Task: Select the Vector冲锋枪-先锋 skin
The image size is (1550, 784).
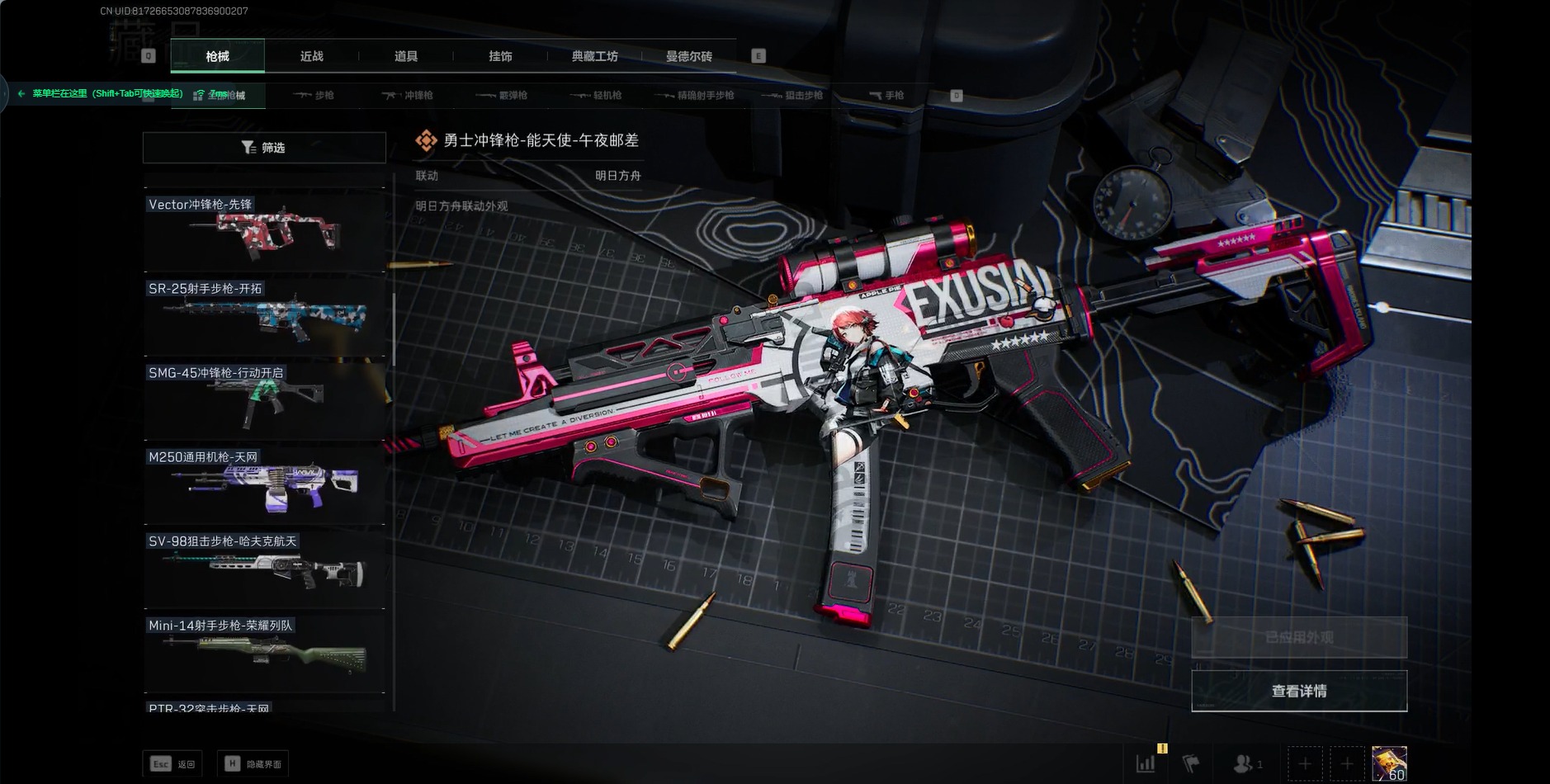Action: [x=264, y=232]
